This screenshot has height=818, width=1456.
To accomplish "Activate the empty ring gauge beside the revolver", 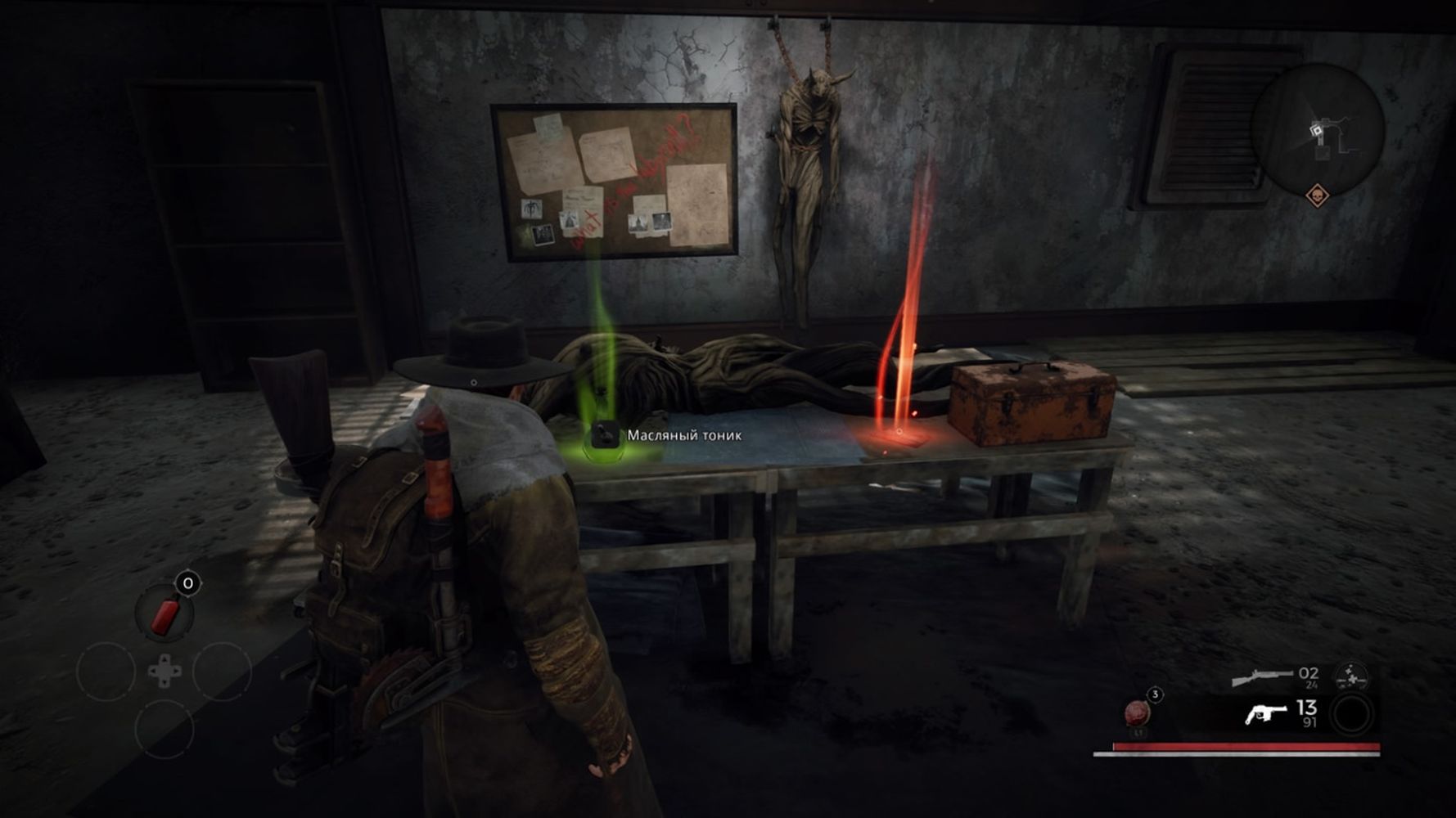I will pyautogui.click(x=1352, y=714).
